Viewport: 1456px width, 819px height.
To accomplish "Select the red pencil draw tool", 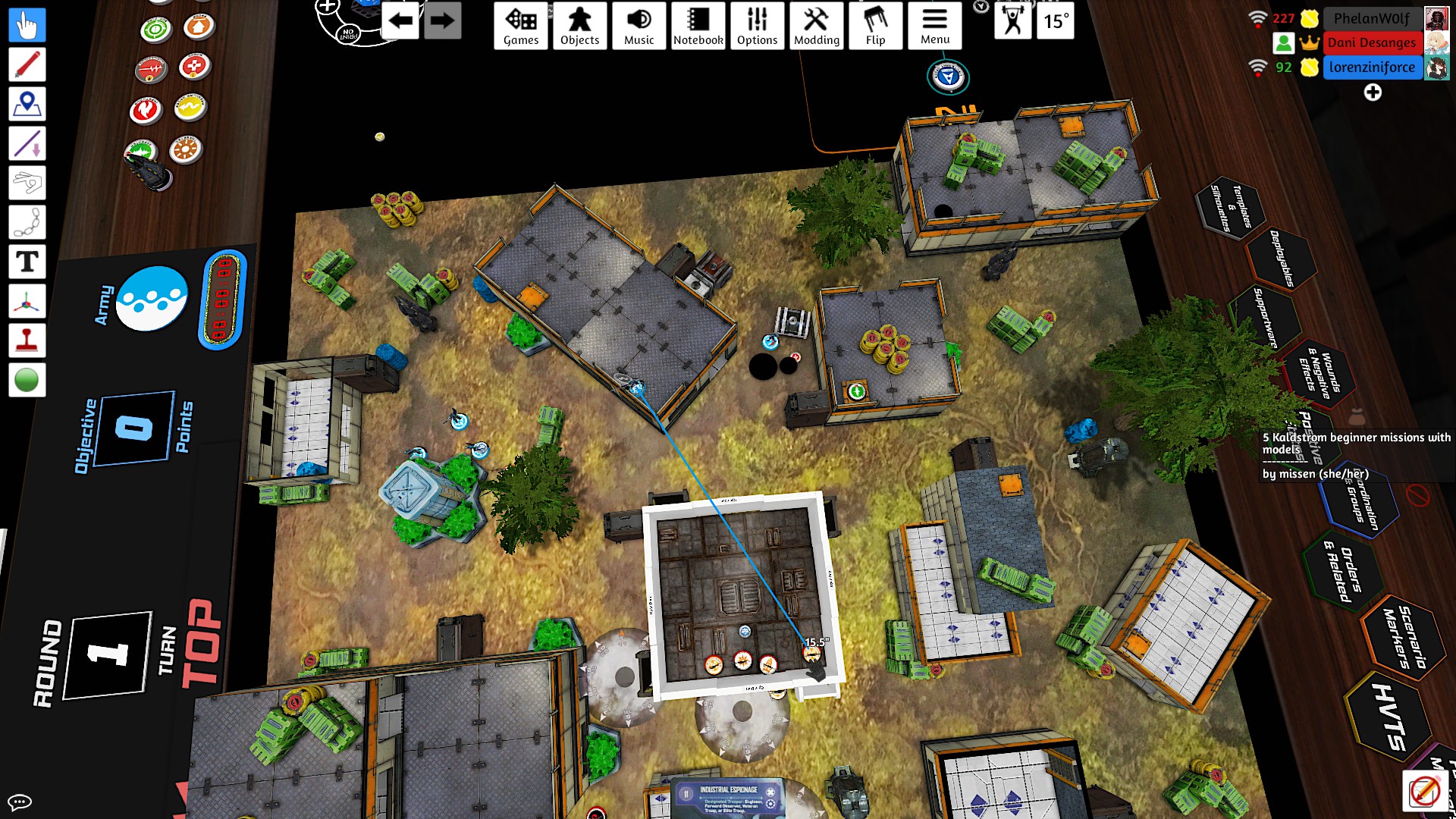I will click(x=27, y=64).
